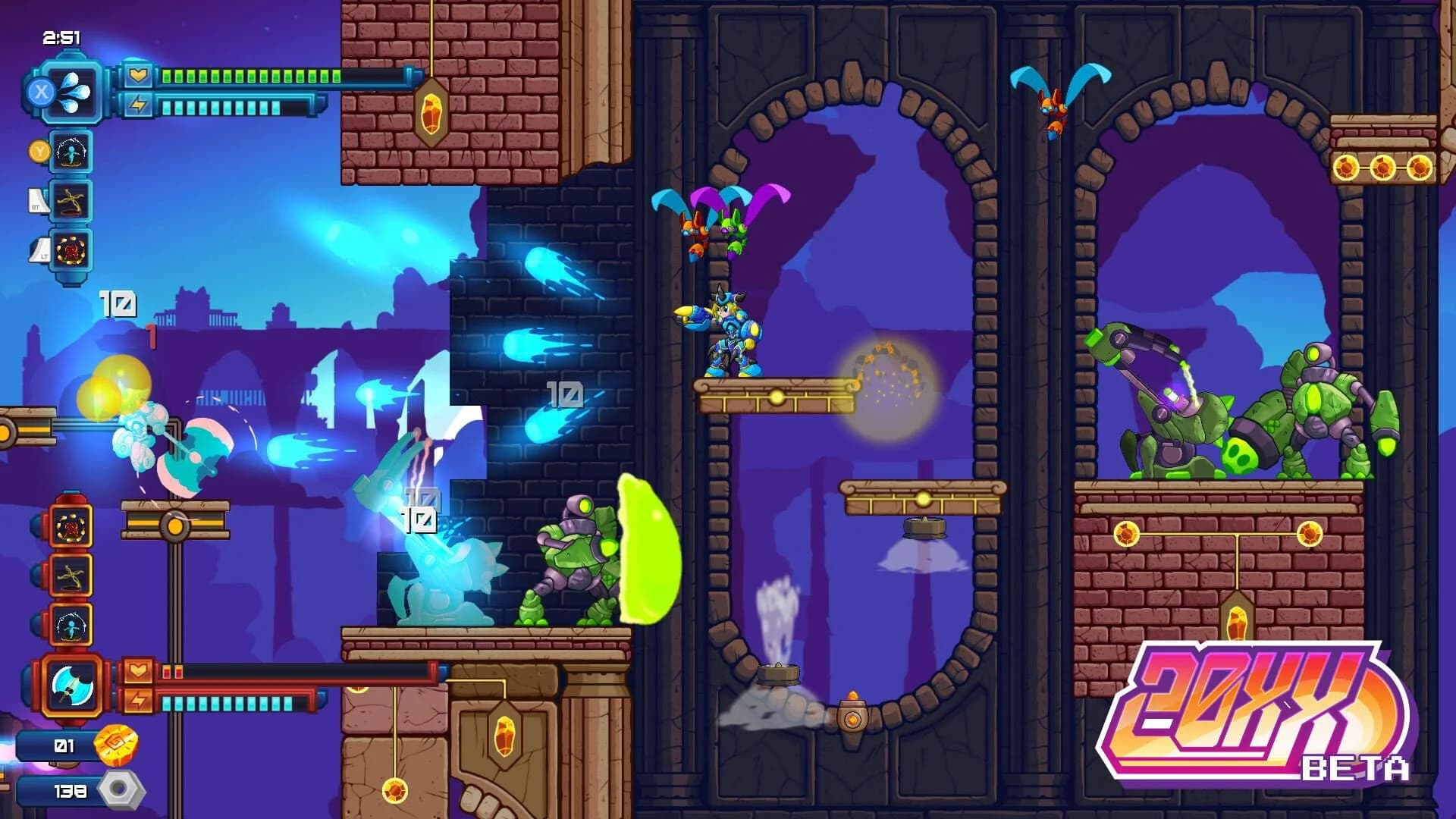Click the heart icon on Player 1's health bar
Screen dimensions: 1456x819
tap(139, 74)
